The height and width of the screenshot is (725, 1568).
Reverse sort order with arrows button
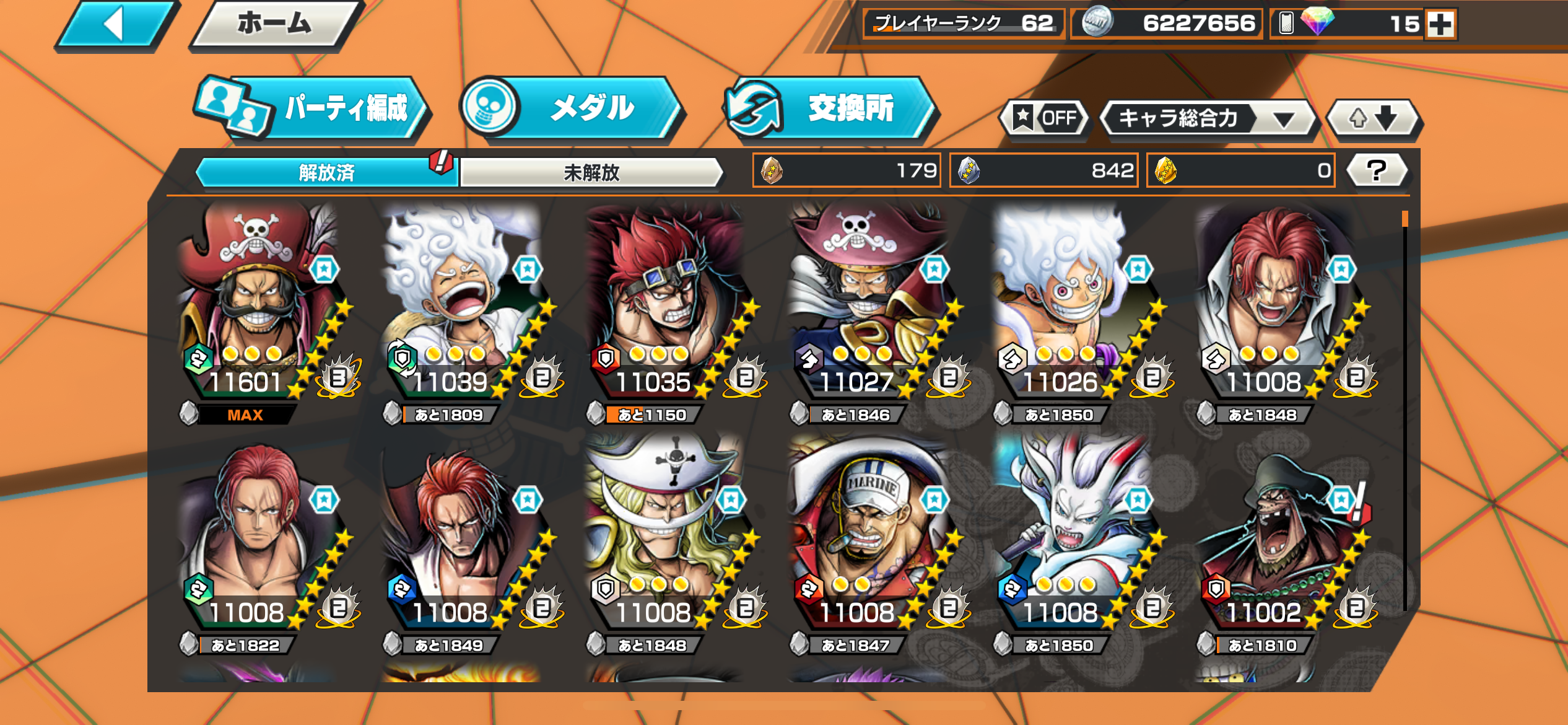[1374, 118]
